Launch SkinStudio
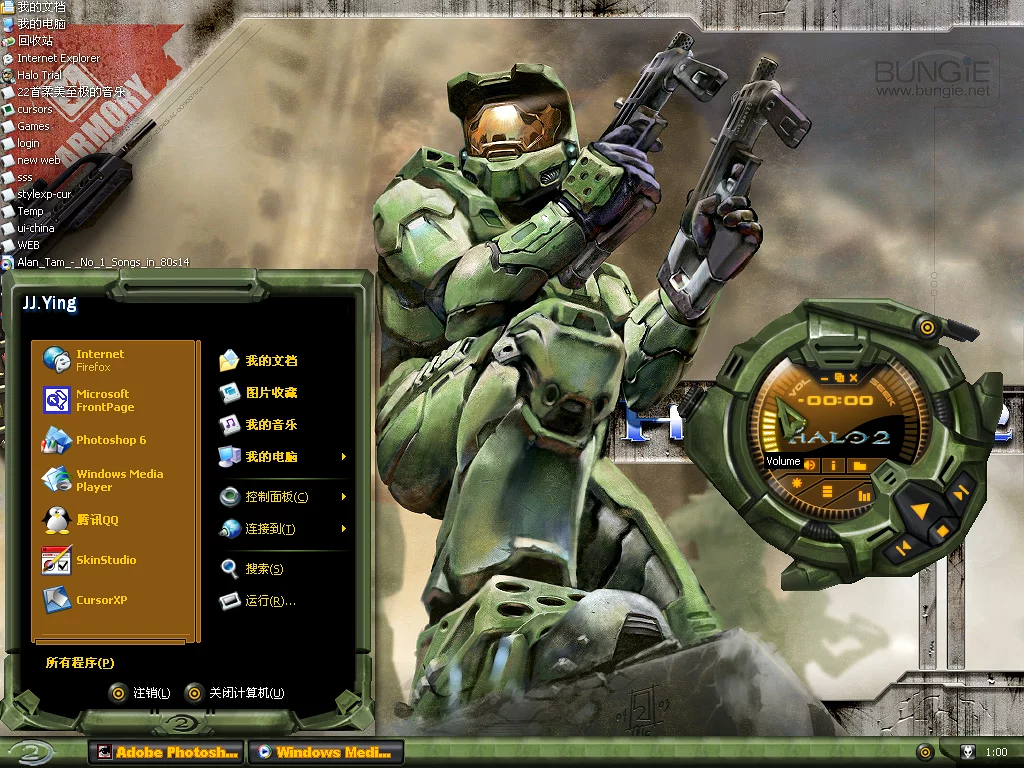This screenshot has width=1024, height=768. (x=105, y=560)
